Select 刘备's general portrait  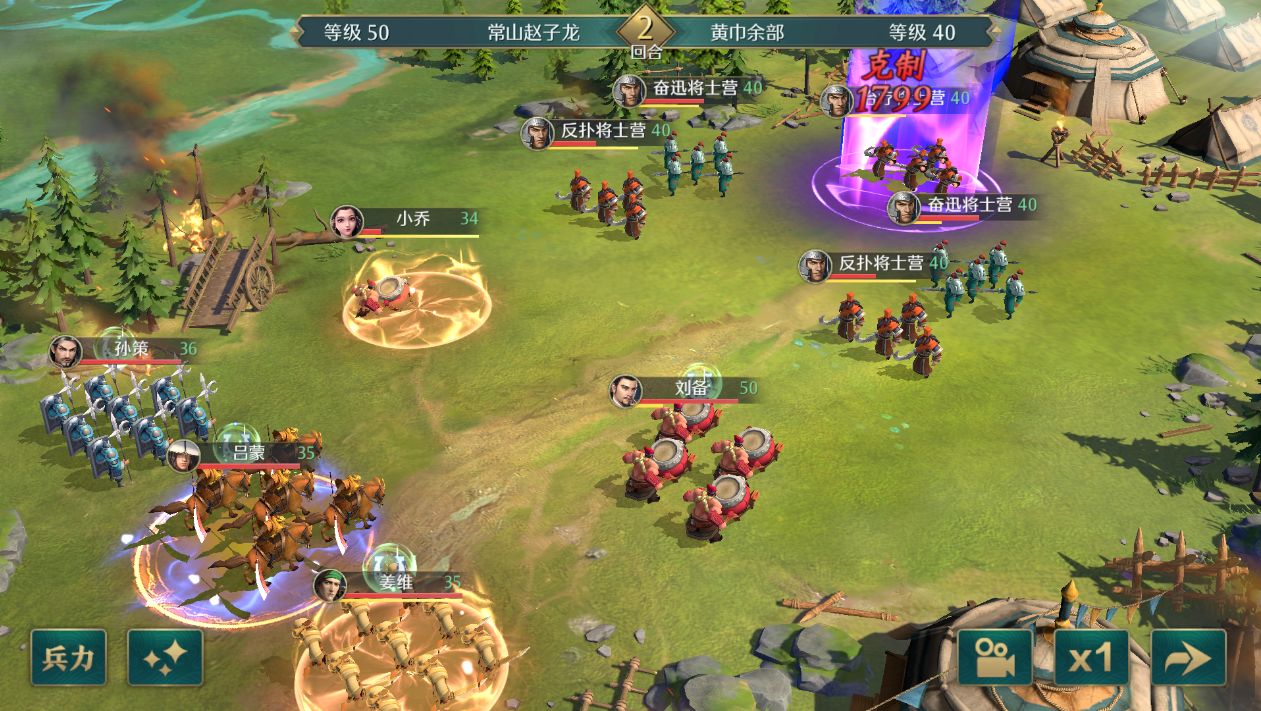[626, 391]
